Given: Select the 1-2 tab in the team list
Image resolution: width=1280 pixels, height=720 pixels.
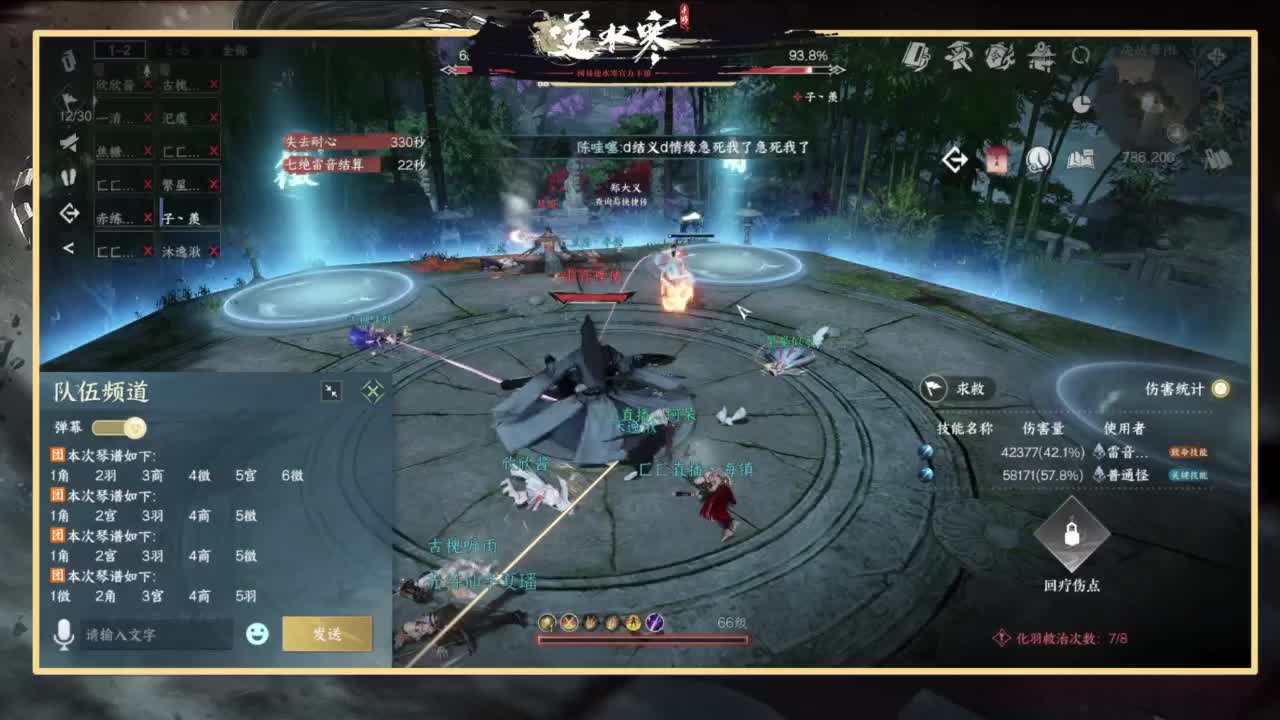Looking at the screenshot, I should point(122,49).
